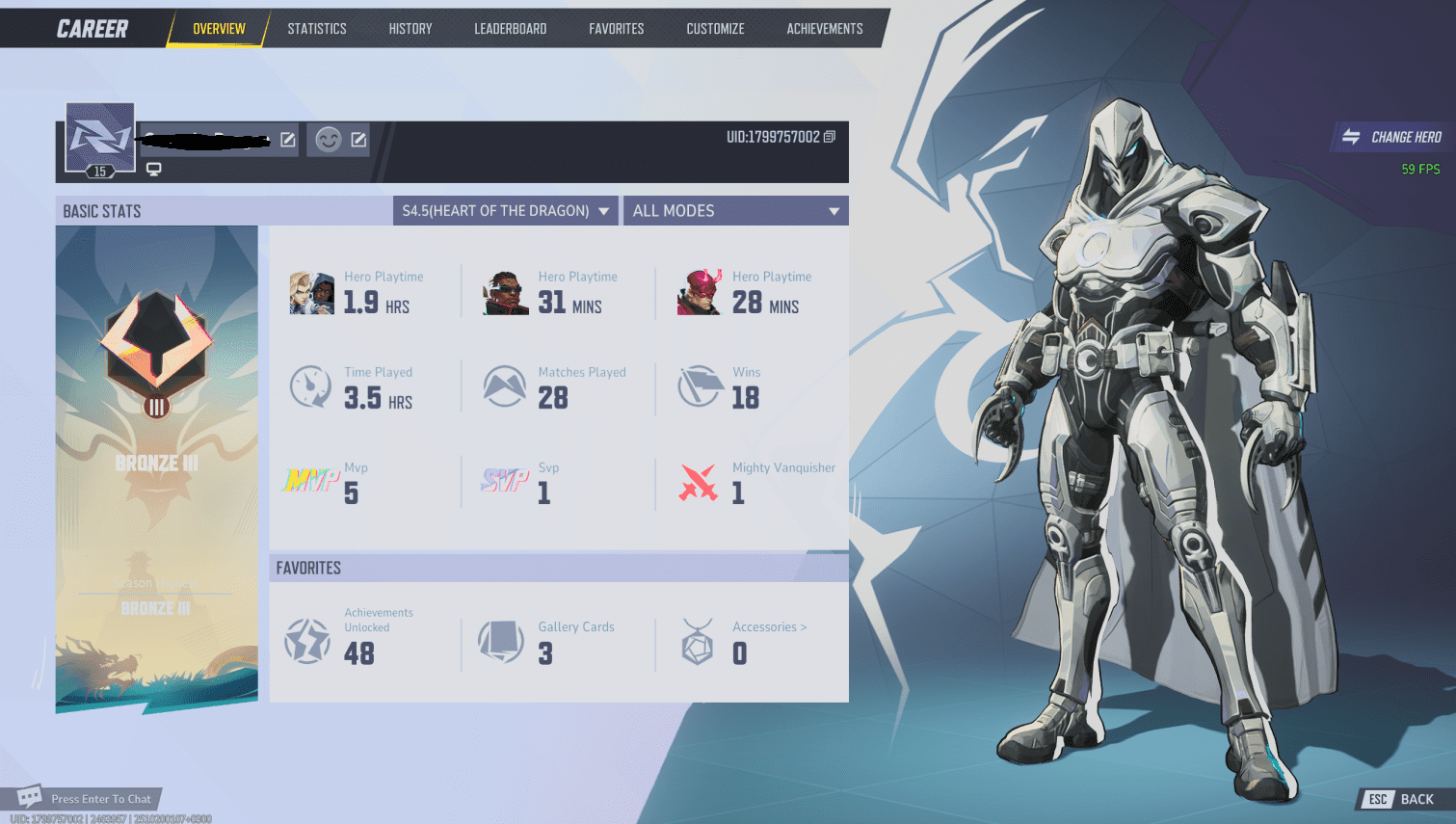Click the crossed swords Mighty Vanquisher icon

[698, 484]
